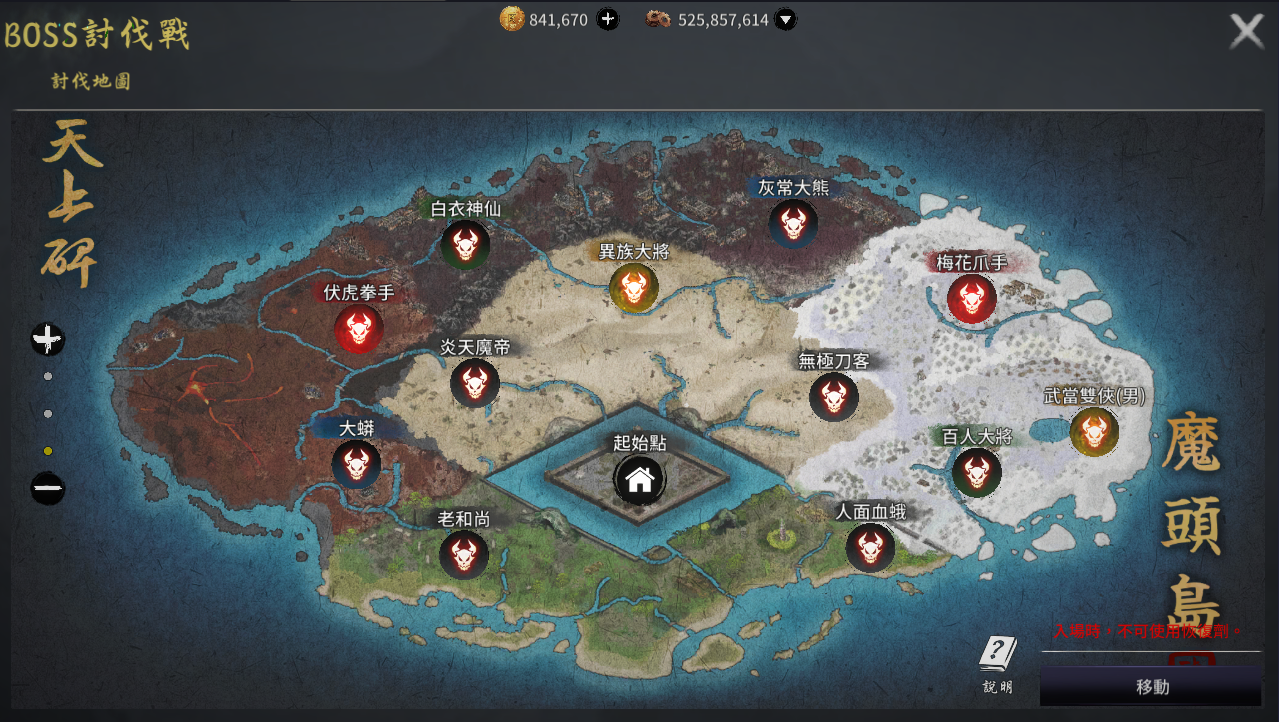Expand the currency dropdown arrow
Screen dimensions: 1279x722
point(786,19)
